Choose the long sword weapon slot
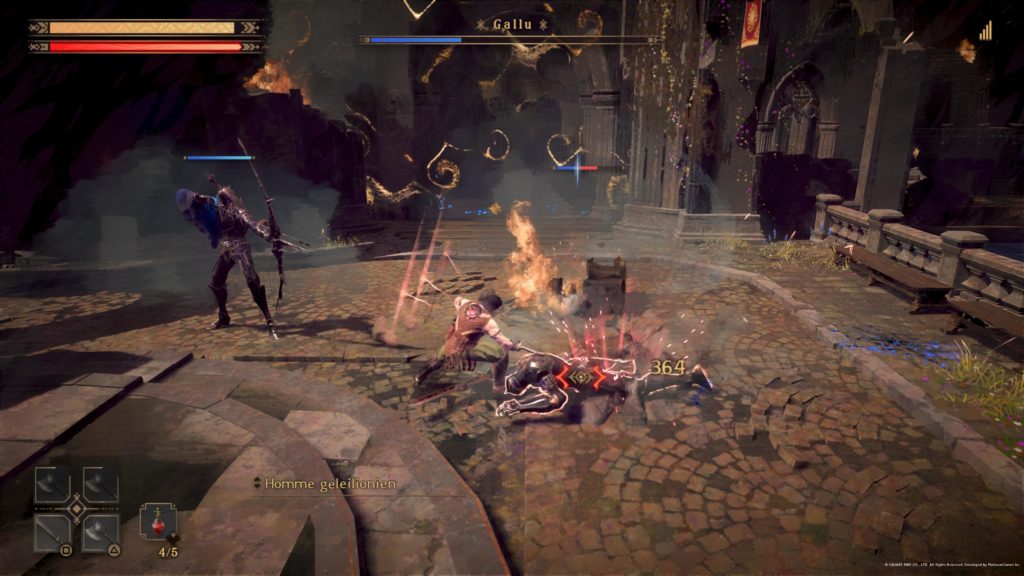Screen dimensions: 1024x576 coord(52,532)
